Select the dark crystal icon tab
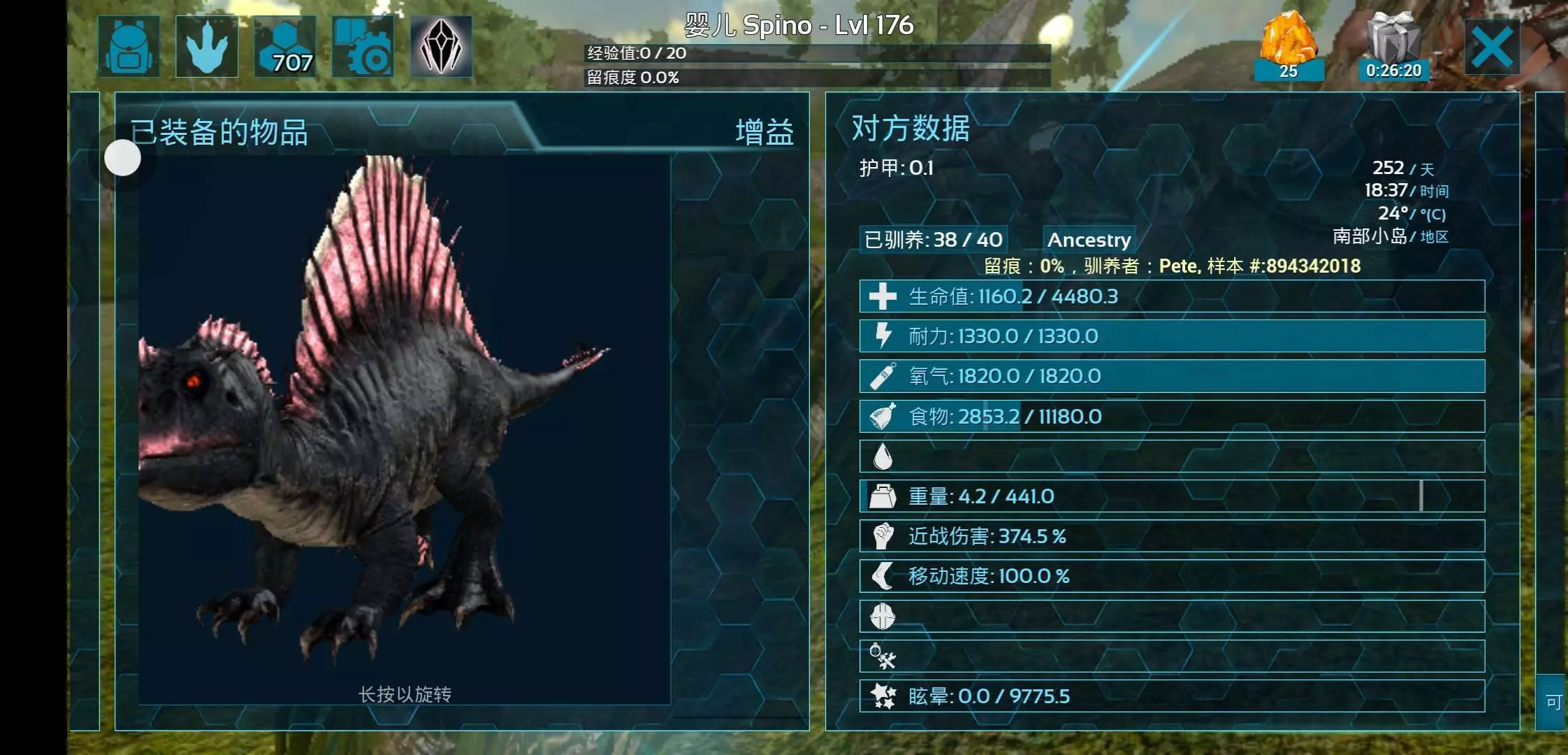Screen dimensions: 1568x755 pyautogui.click(x=441, y=47)
